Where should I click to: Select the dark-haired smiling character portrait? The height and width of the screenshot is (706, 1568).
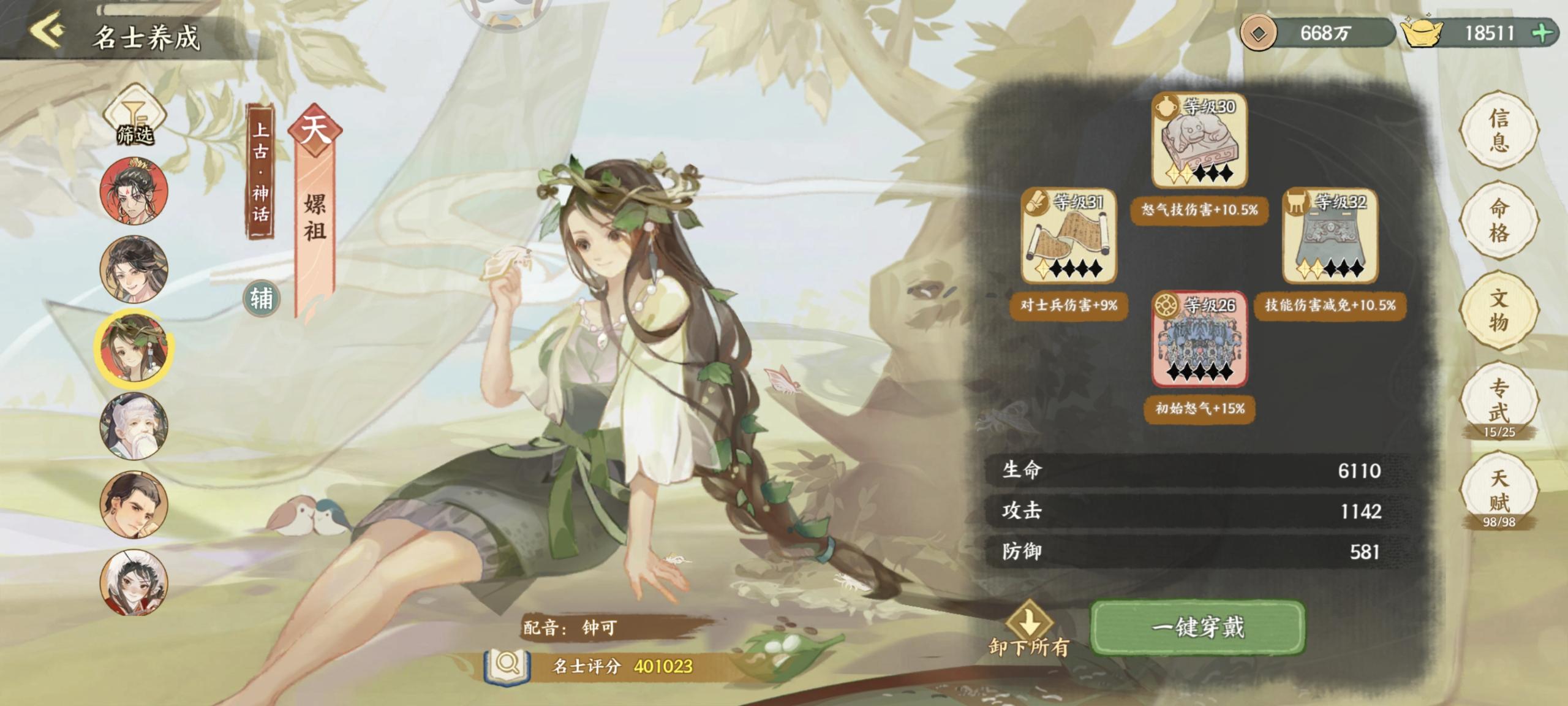[134, 268]
